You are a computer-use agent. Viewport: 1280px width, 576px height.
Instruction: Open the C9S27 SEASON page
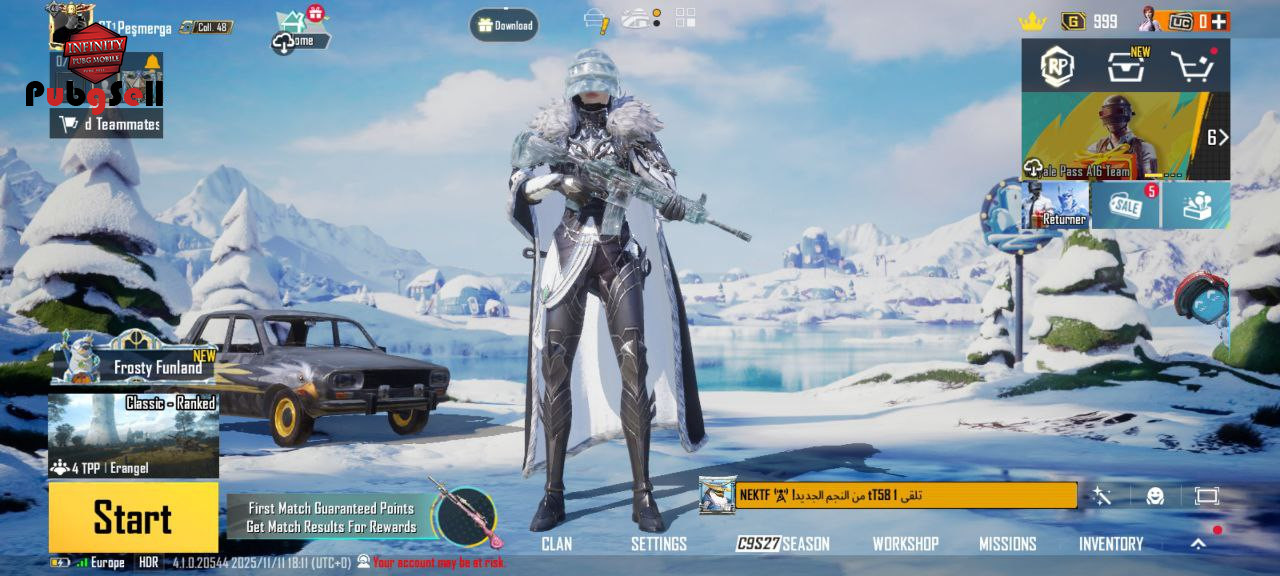(783, 544)
